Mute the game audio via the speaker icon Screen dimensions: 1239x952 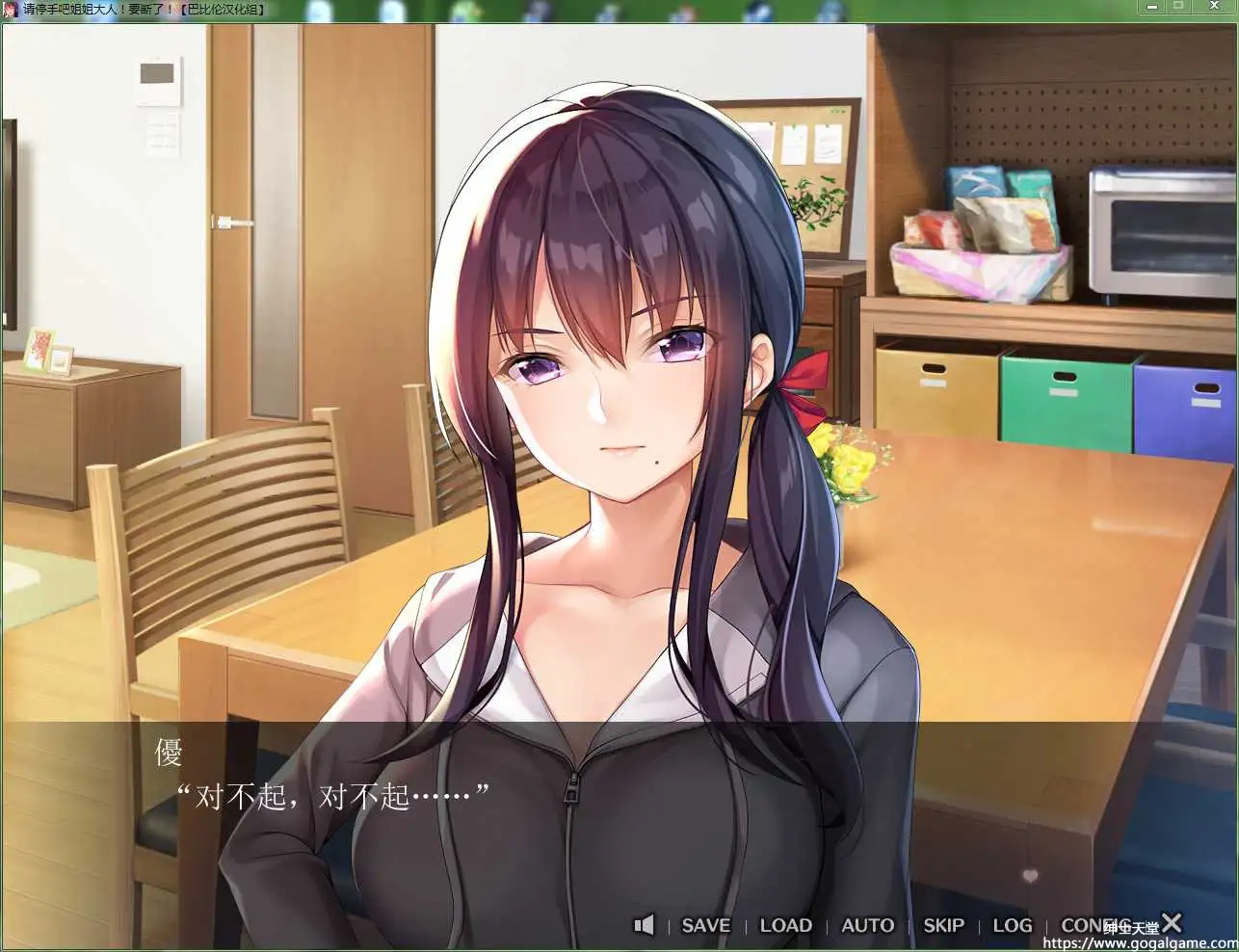pyautogui.click(x=644, y=925)
